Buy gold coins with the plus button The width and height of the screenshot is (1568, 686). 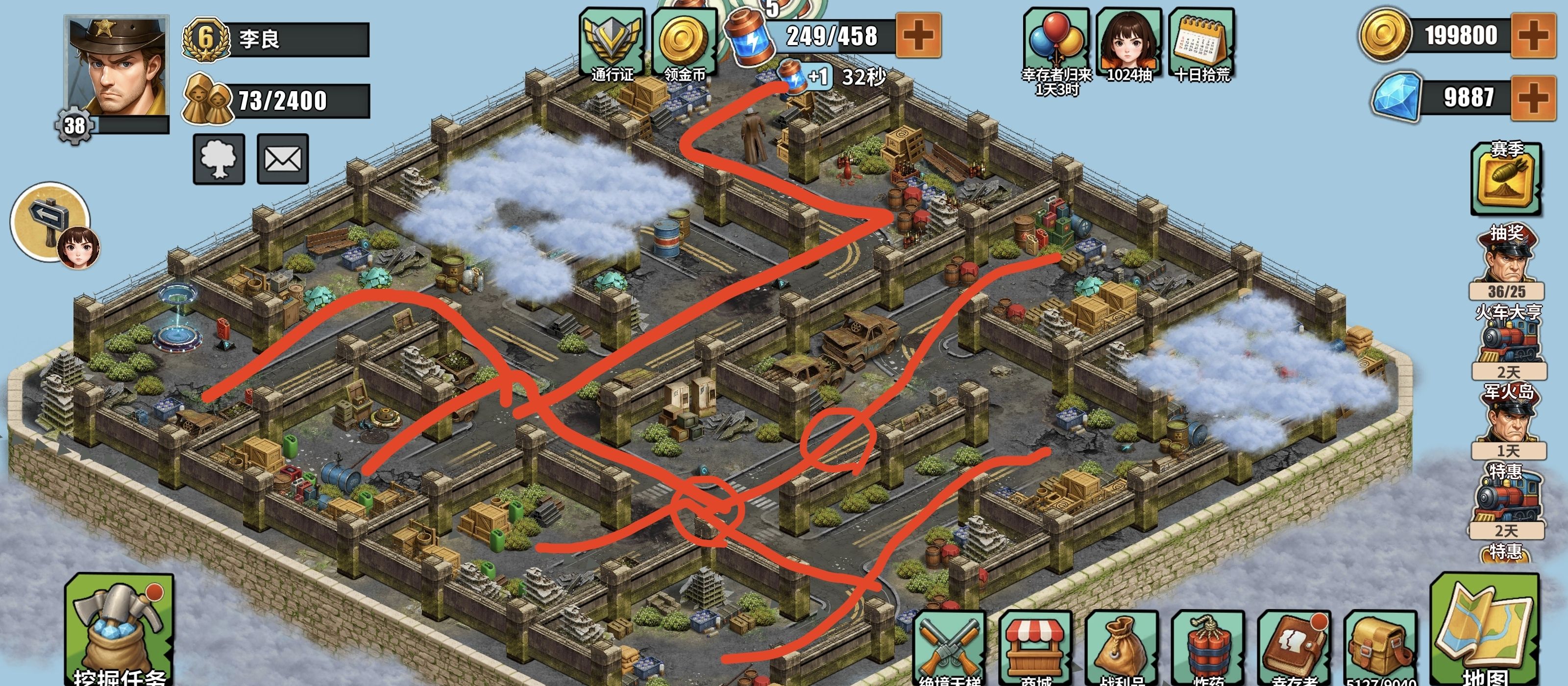(x=1533, y=35)
